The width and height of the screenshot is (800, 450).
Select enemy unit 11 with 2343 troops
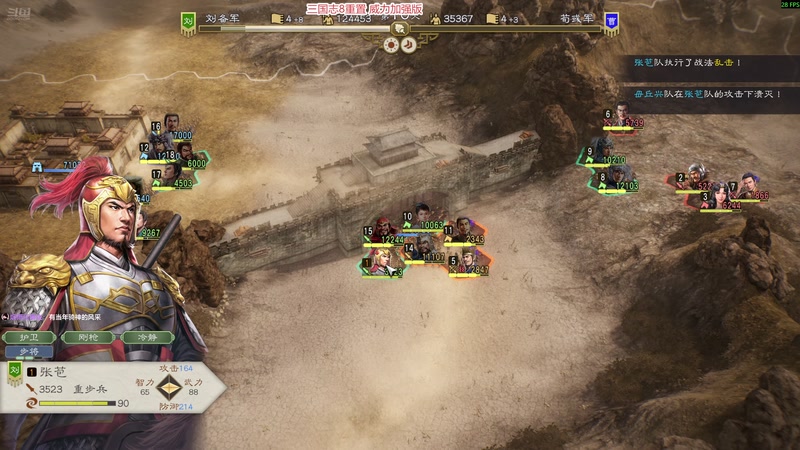pyautogui.click(x=464, y=230)
